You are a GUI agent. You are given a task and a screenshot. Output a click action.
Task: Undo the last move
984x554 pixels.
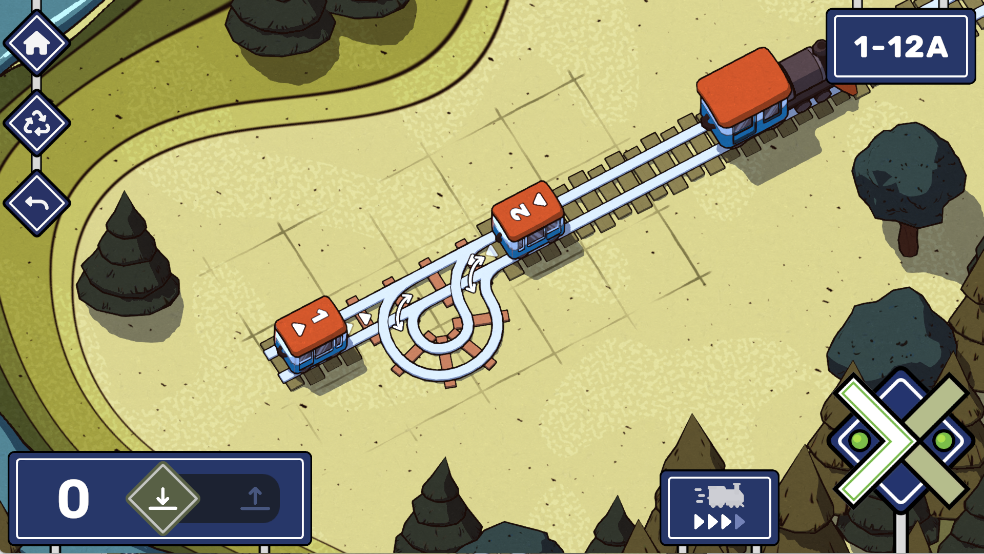point(37,204)
